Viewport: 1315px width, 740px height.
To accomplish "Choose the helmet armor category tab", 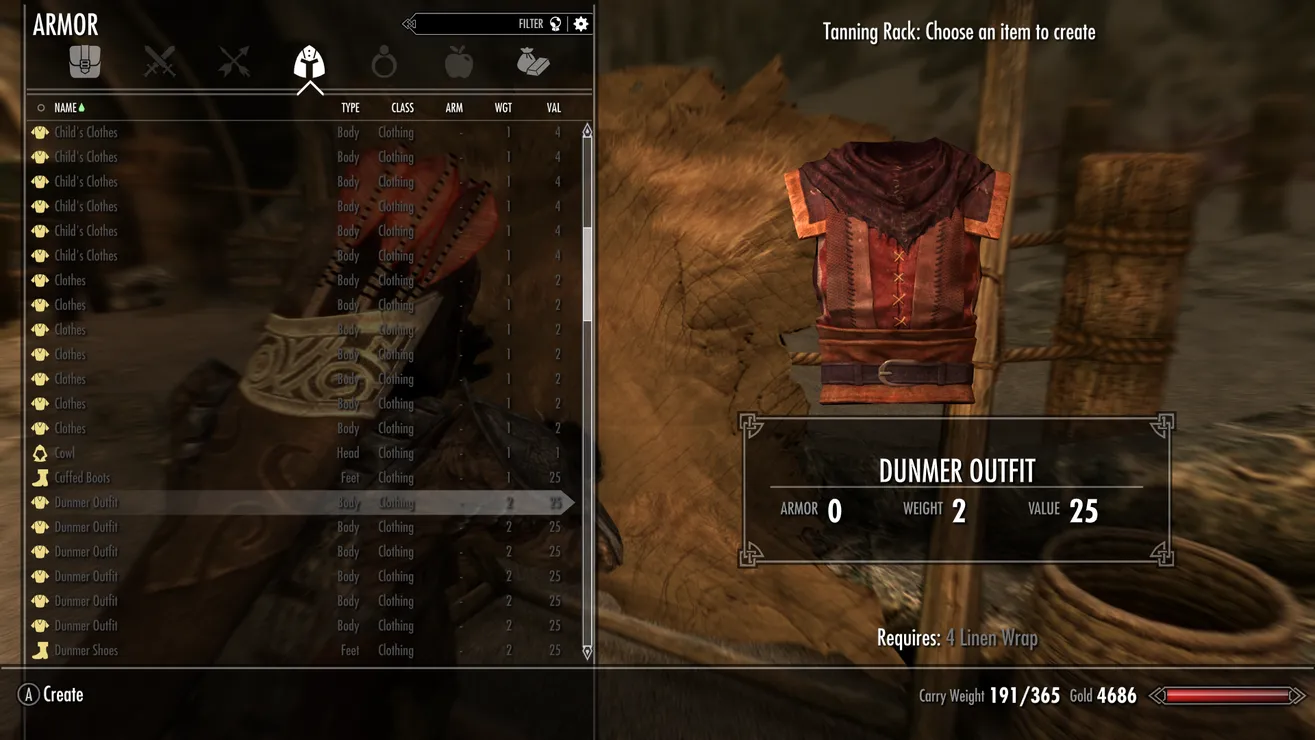I will click(x=309, y=63).
